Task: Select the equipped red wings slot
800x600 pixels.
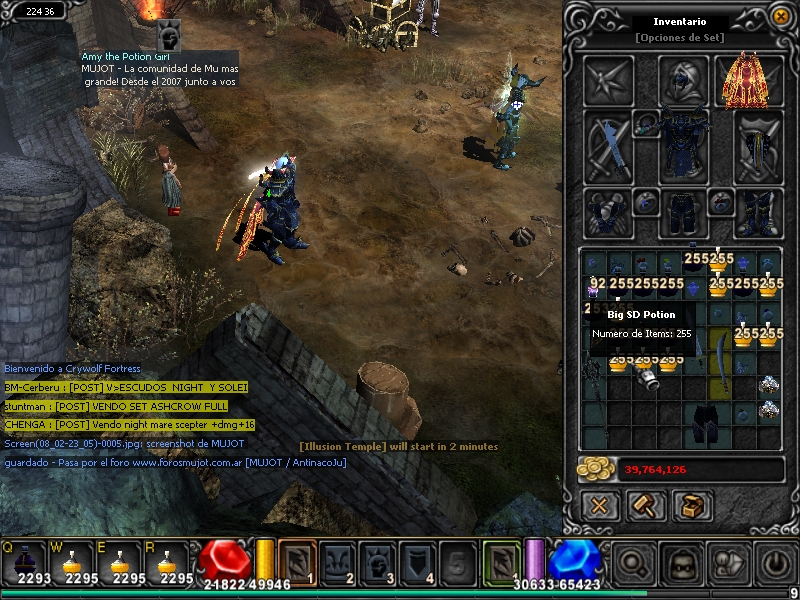Action: click(747, 81)
